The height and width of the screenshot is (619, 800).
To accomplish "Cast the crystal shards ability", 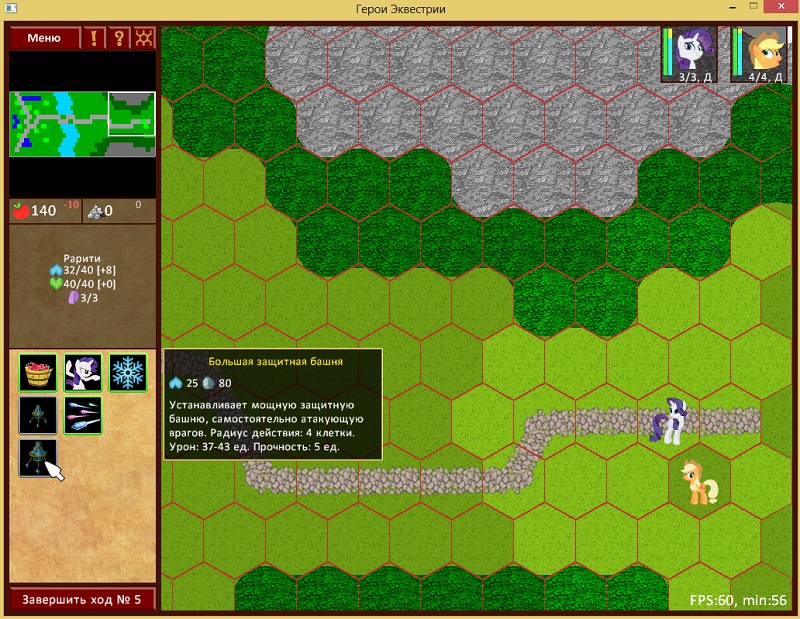I will point(83,415).
